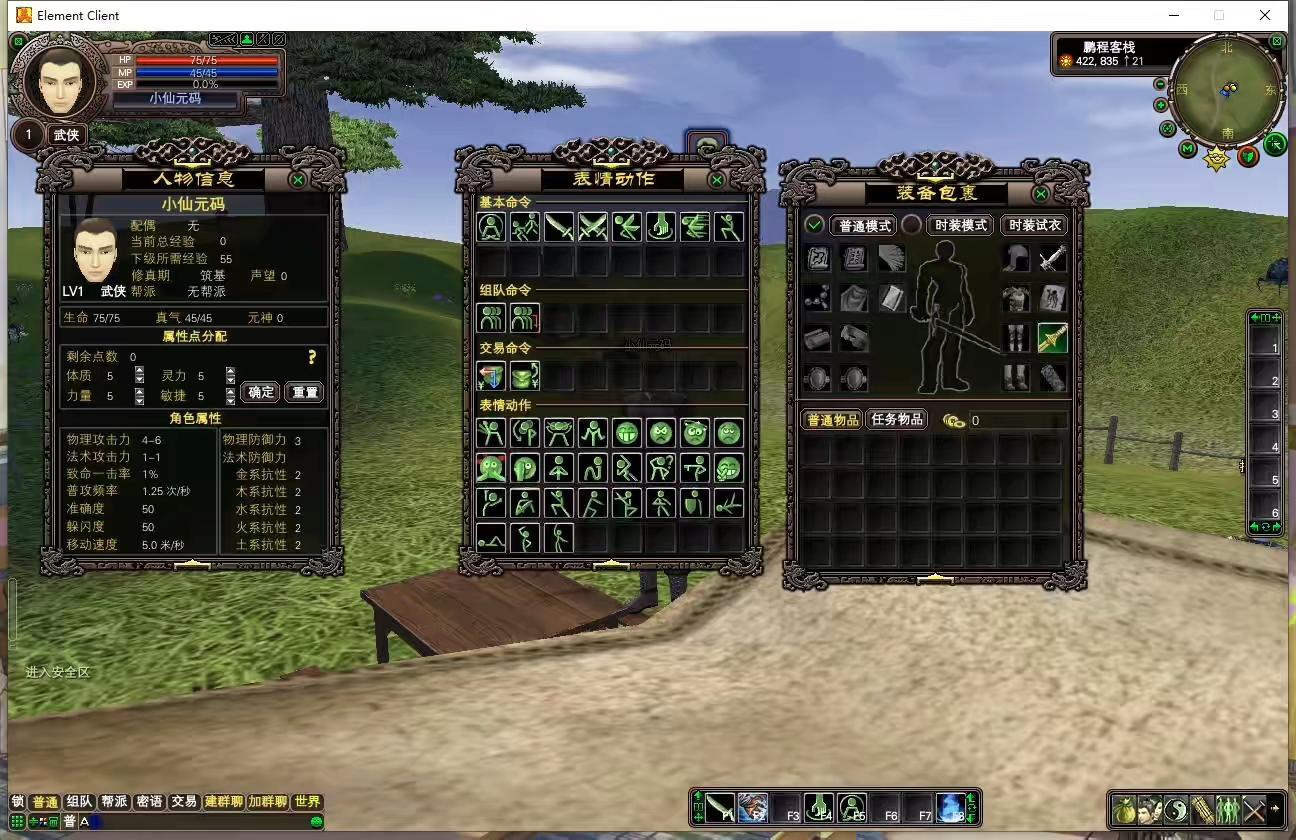Switch to the 世界 world chat channel

coord(308,802)
